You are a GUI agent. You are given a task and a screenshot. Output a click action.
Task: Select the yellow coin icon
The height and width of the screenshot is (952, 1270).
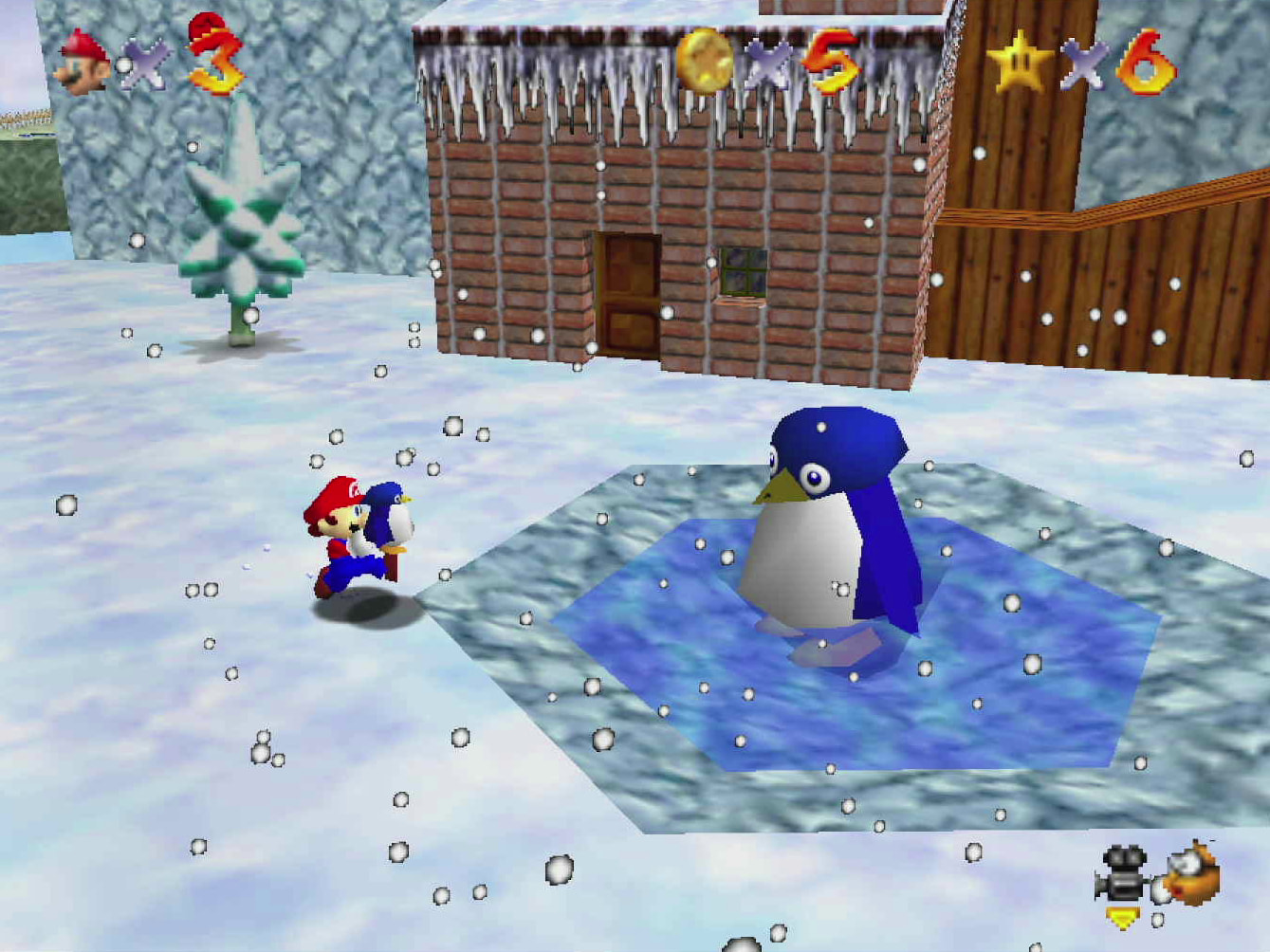click(x=705, y=60)
